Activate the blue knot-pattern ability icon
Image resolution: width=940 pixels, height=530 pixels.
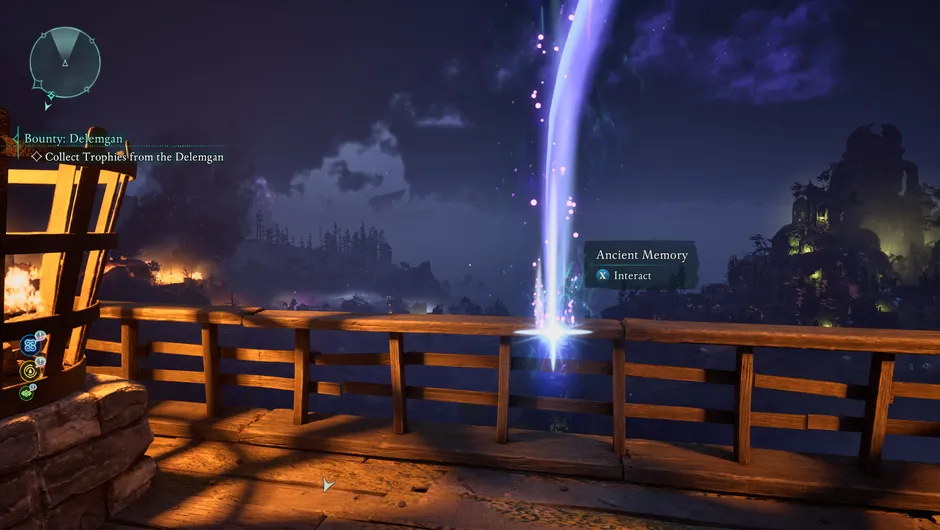[x=29, y=345]
